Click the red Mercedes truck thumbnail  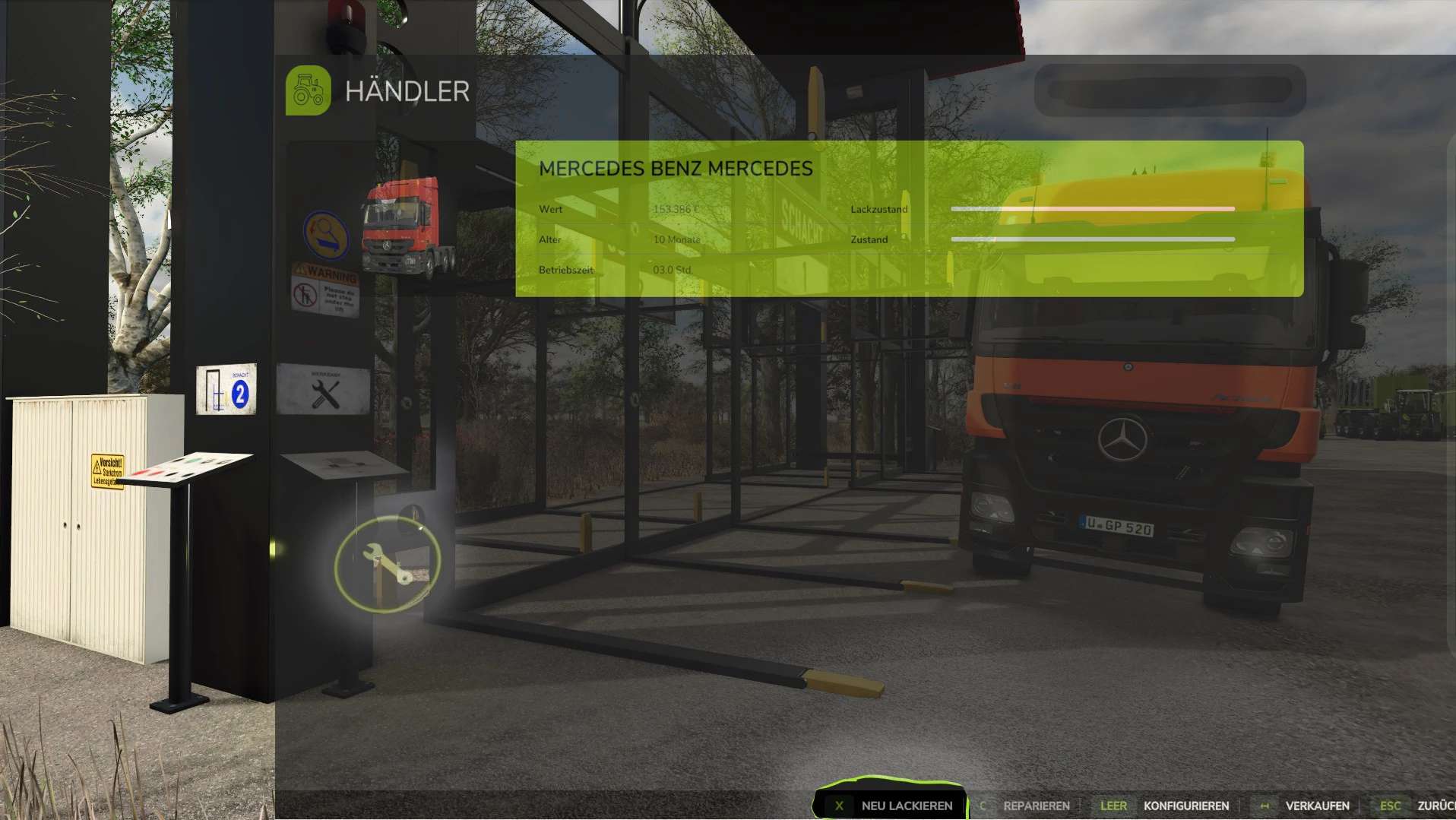coord(409,226)
